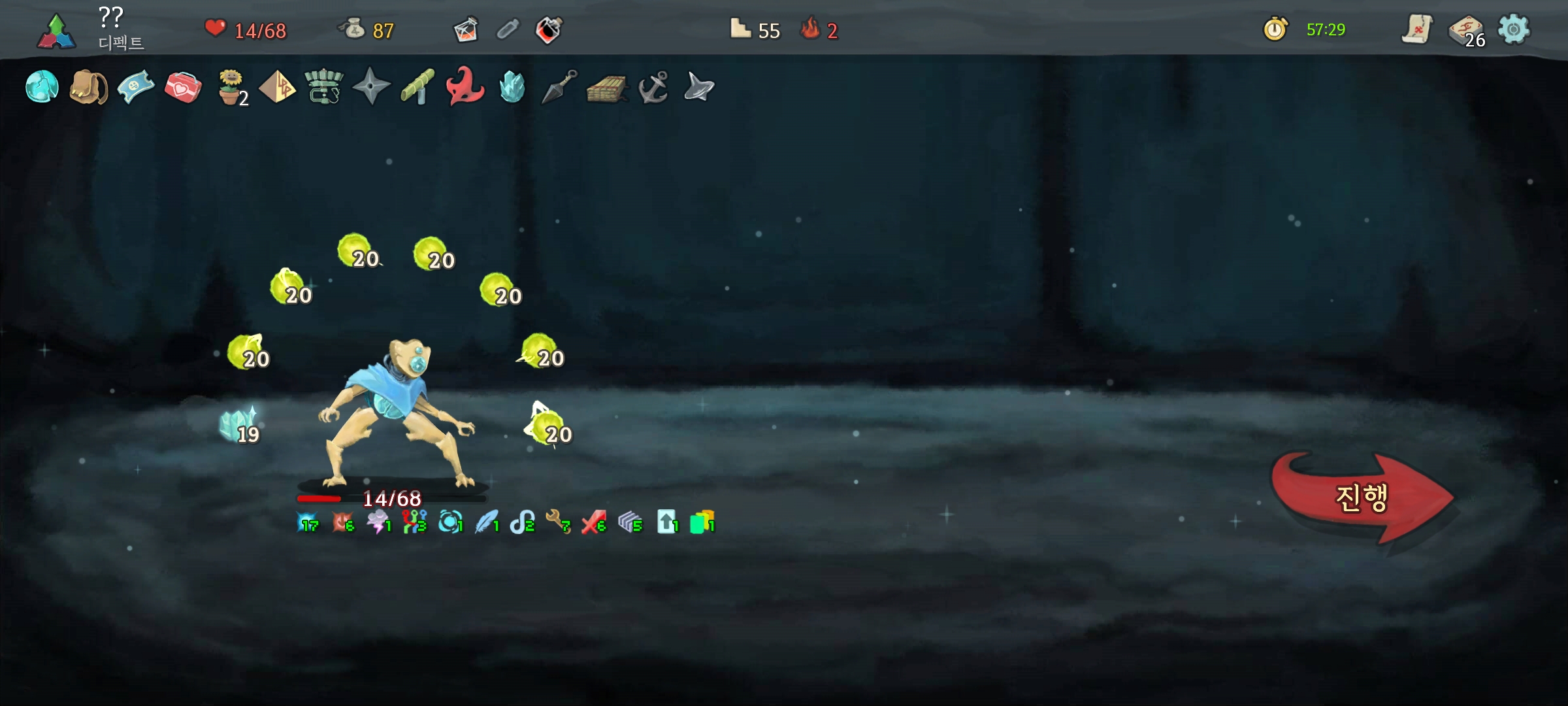Inspect the blue crystal relic
Viewport: 1568px width, 706px height.
(512, 87)
